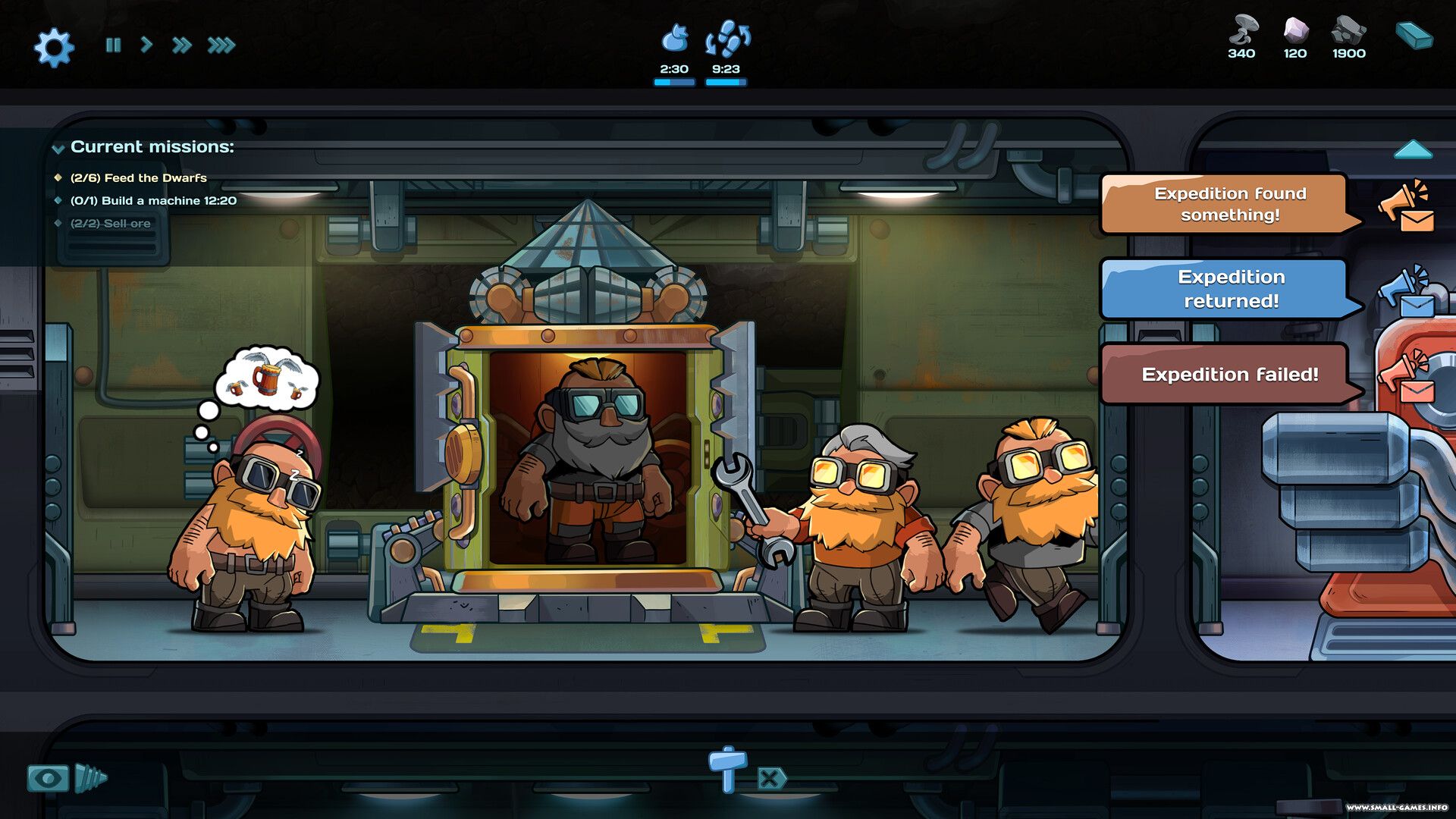The height and width of the screenshot is (819, 1456).
Task: Pause the game
Action: (114, 45)
